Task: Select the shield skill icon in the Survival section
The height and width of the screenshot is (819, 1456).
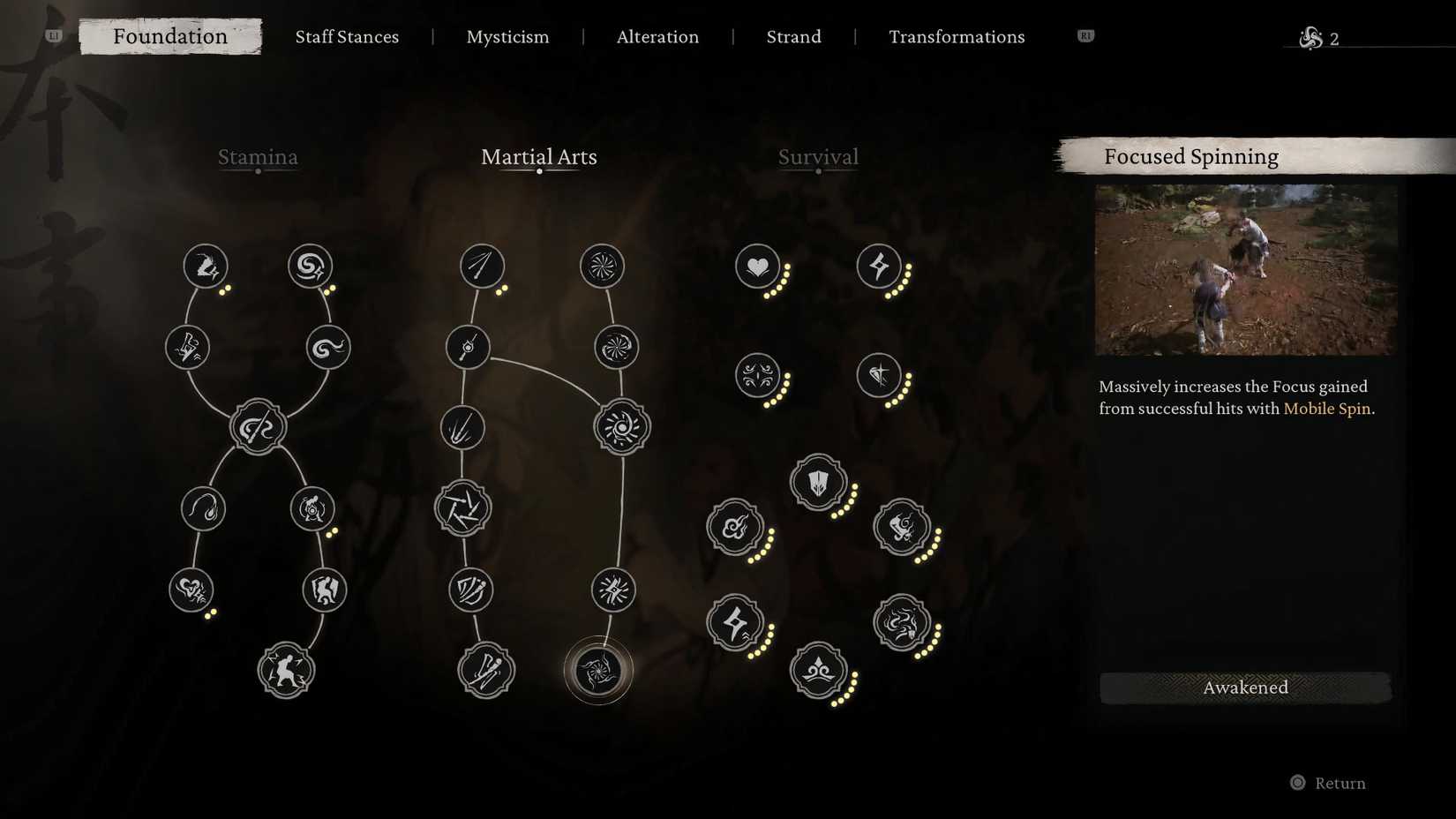Action: (x=818, y=484)
